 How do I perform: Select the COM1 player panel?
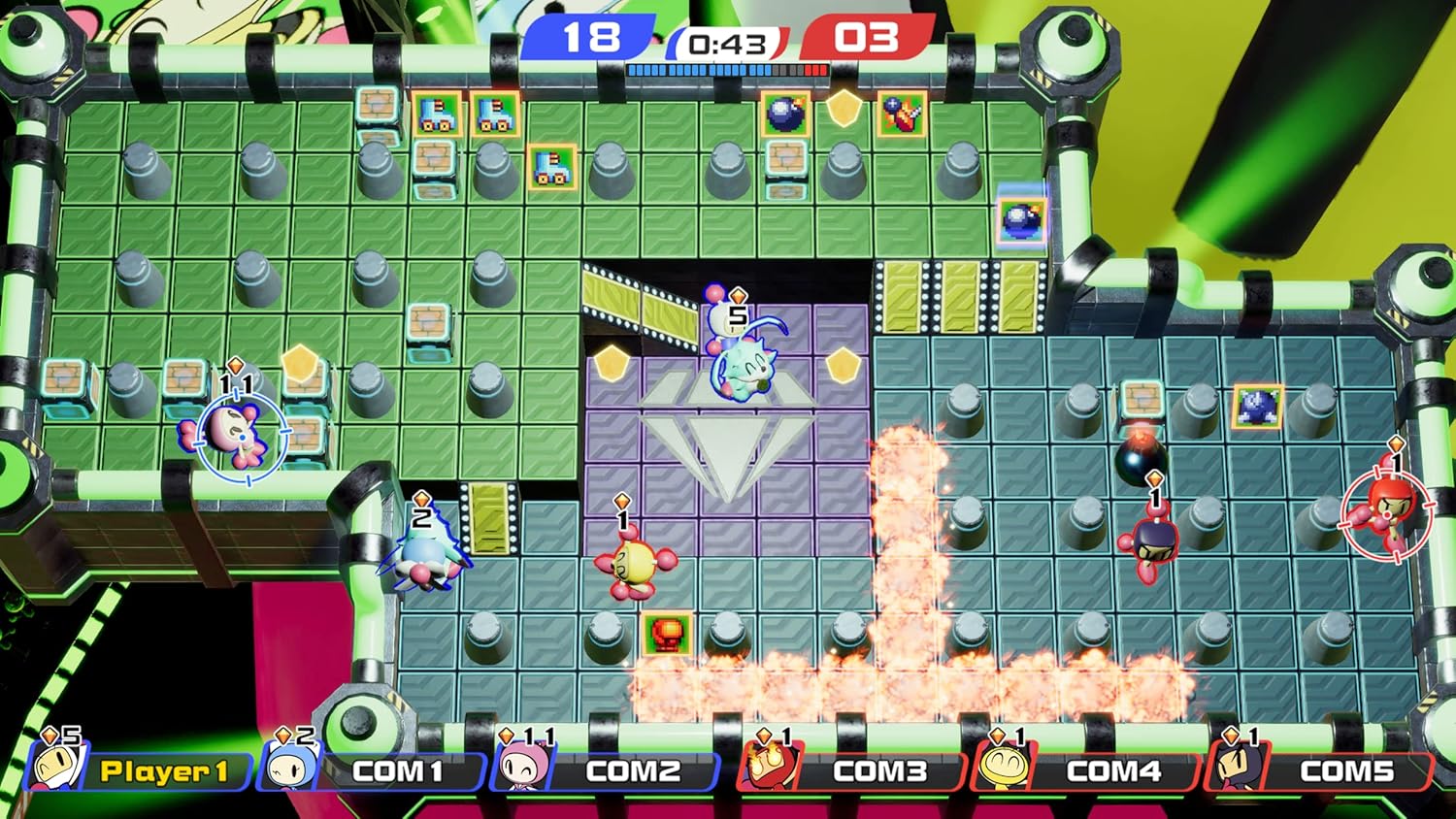(374, 771)
